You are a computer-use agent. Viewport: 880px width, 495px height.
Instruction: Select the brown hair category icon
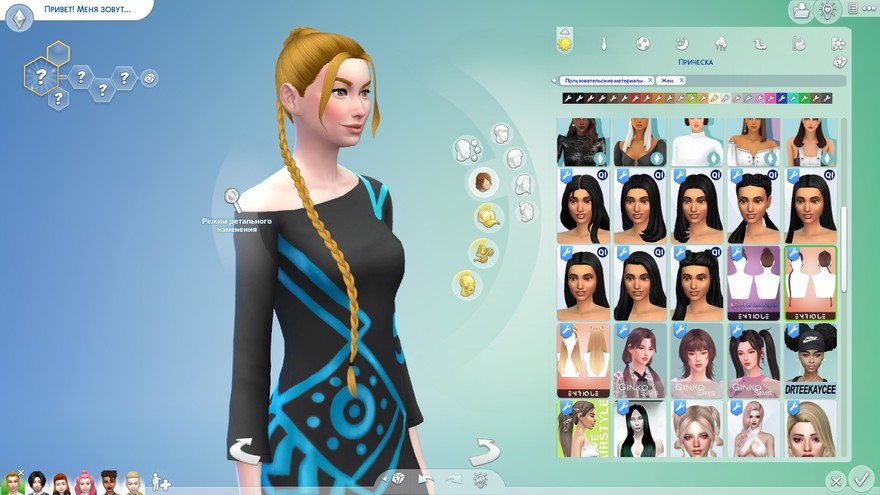pos(485,182)
